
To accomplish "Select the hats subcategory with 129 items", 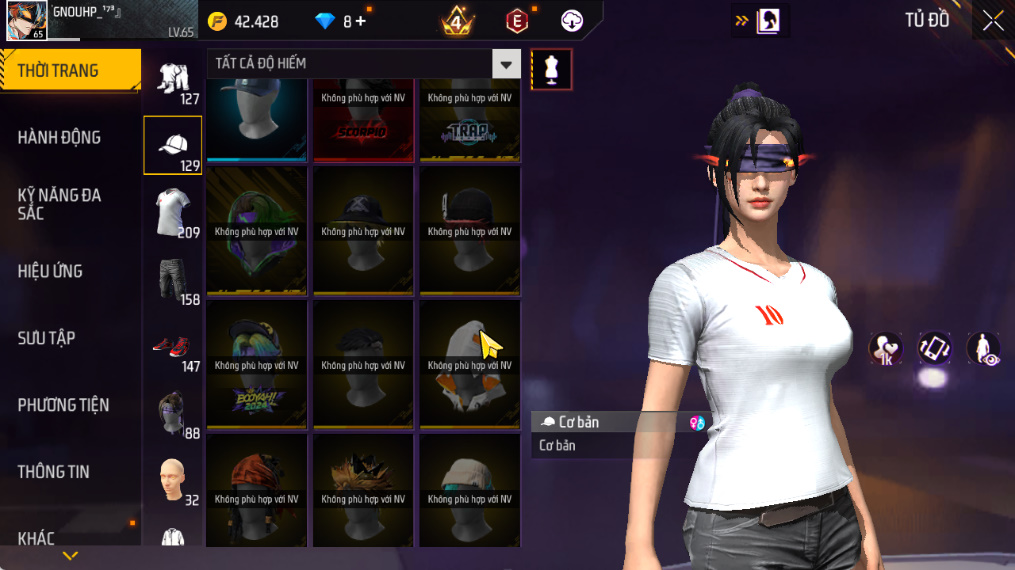I will 173,145.
